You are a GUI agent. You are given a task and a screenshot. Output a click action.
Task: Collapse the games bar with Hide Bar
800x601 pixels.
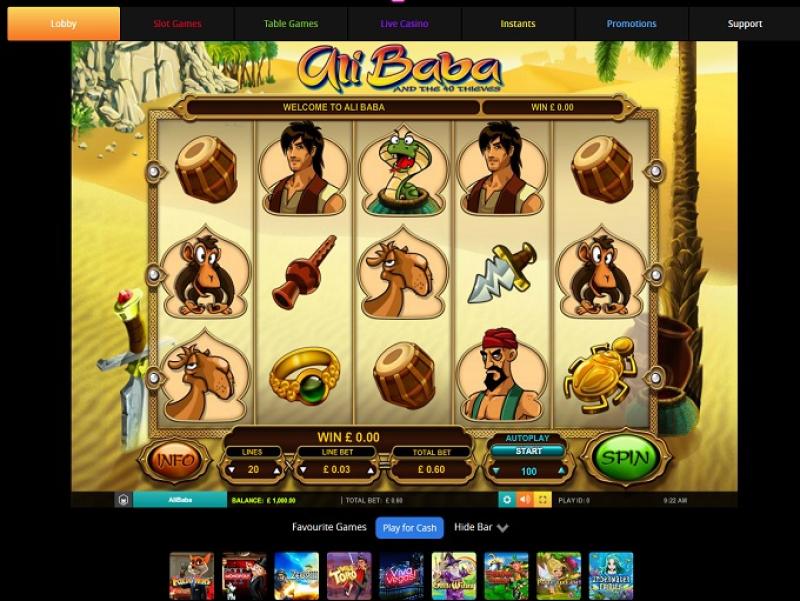pos(481,527)
